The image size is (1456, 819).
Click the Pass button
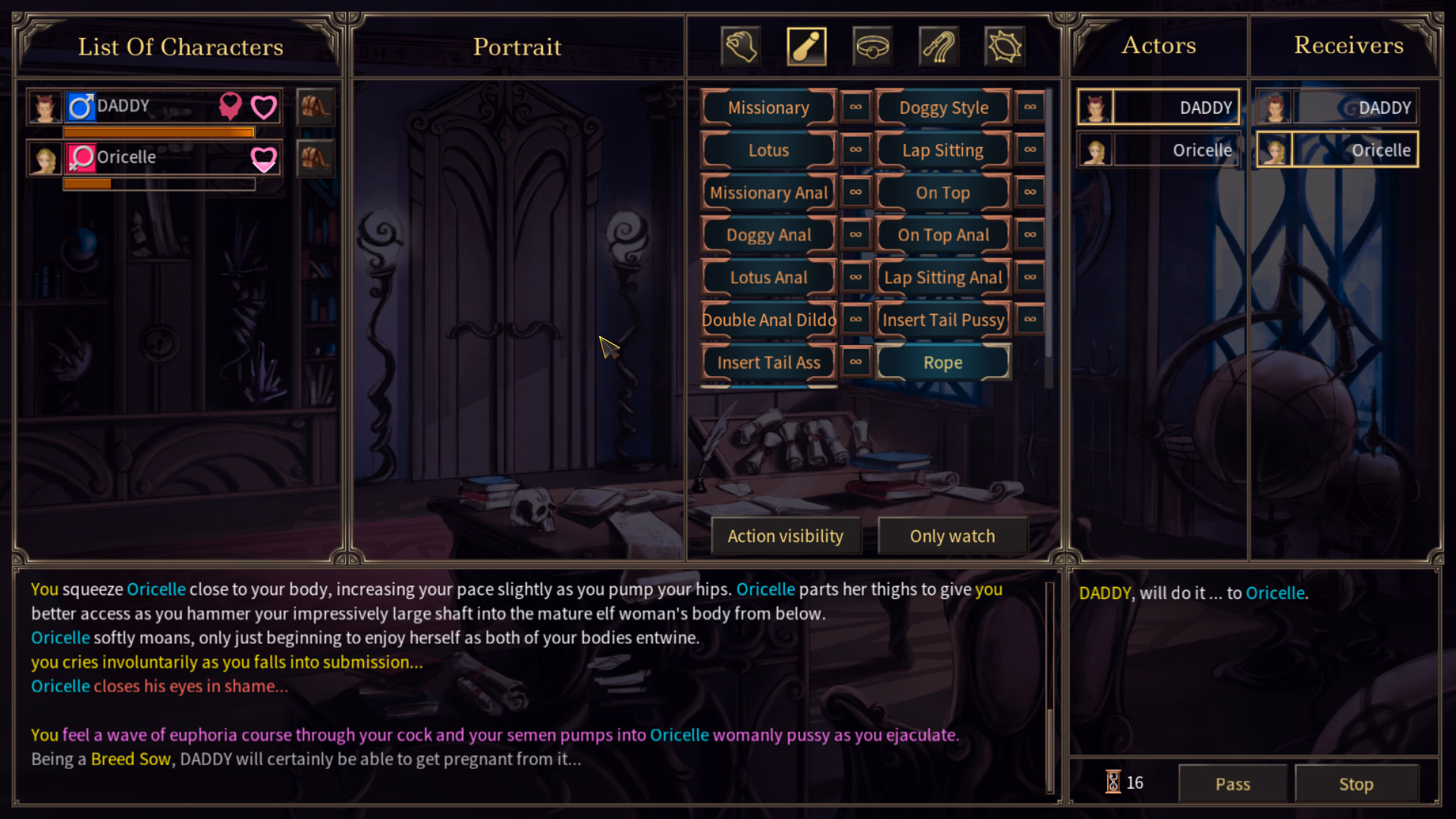point(1232,783)
